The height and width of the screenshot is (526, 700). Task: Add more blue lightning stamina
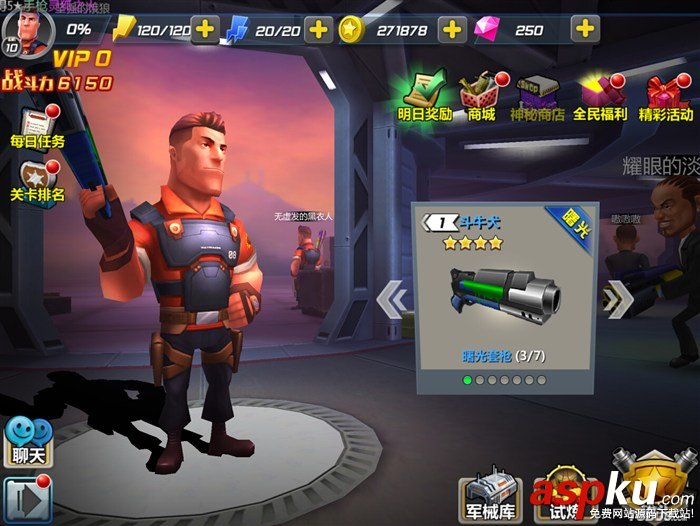click(x=319, y=30)
